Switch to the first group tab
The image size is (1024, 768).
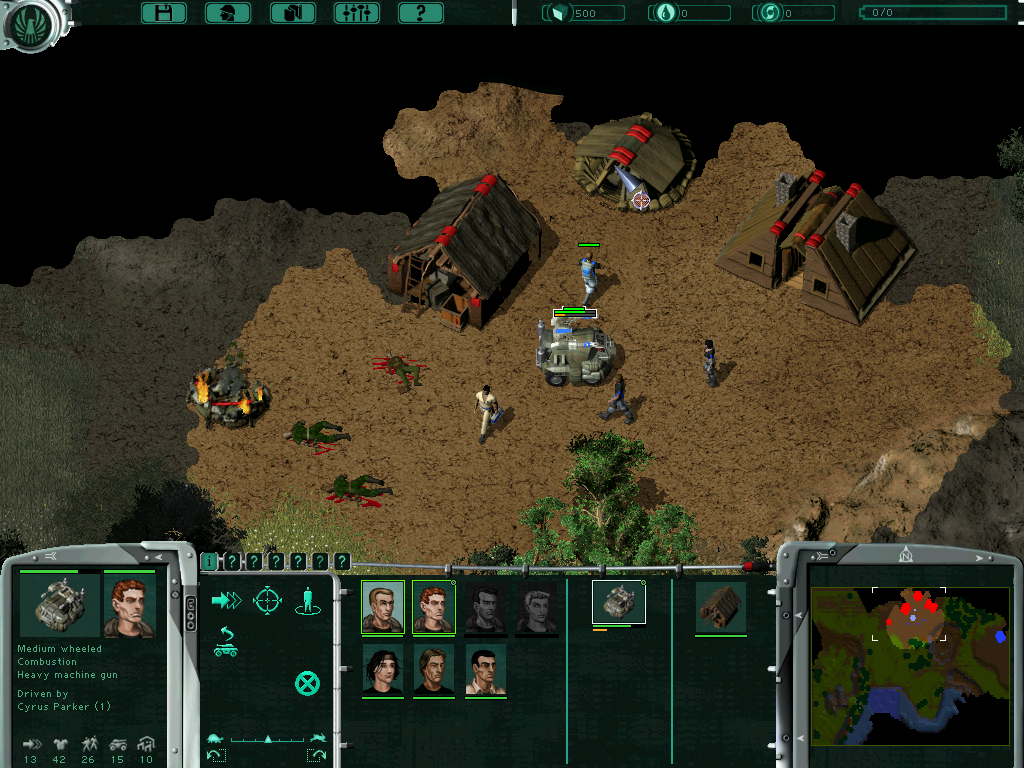(209, 562)
